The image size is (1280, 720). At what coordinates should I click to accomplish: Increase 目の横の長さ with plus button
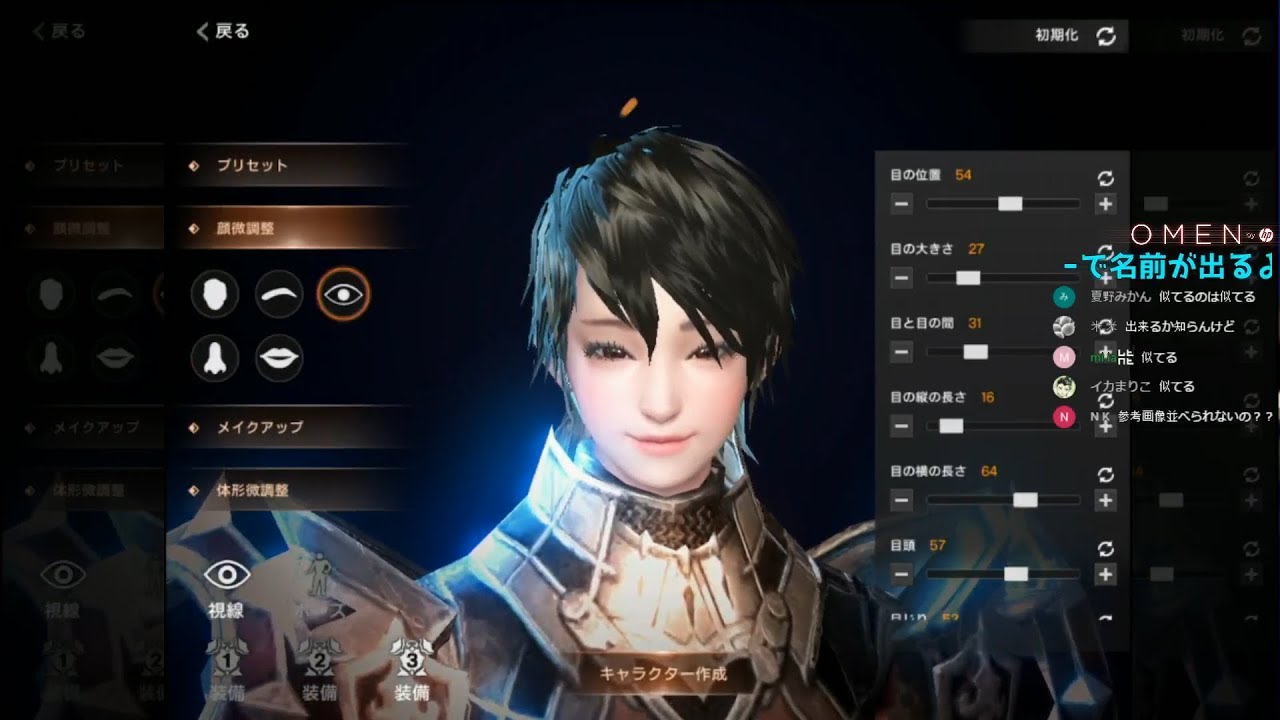[x=1105, y=500]
